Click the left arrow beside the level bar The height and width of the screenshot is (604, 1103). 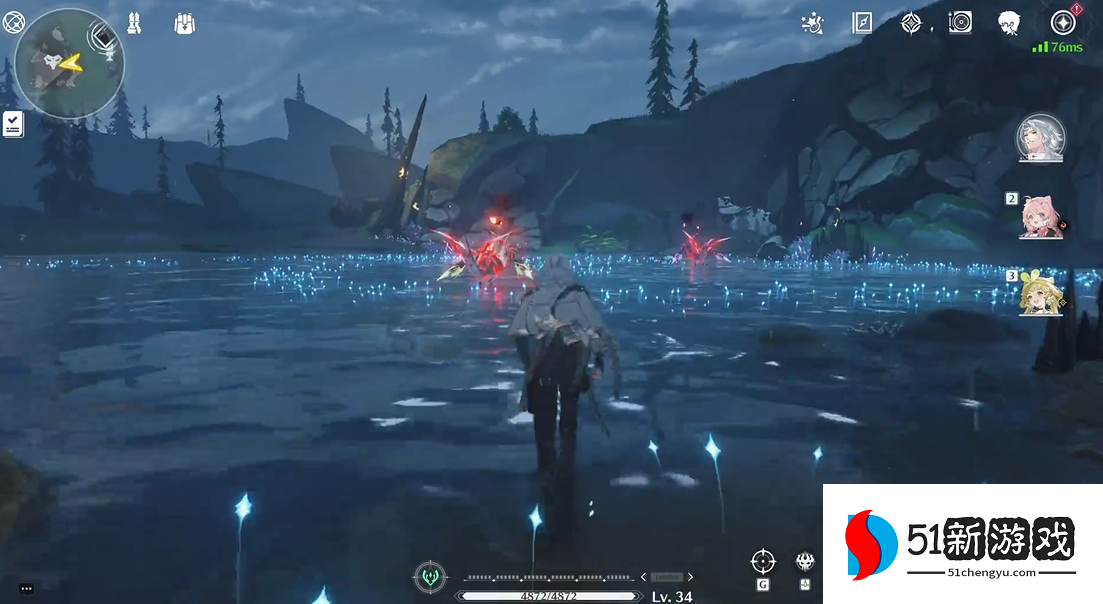(643, 577)
